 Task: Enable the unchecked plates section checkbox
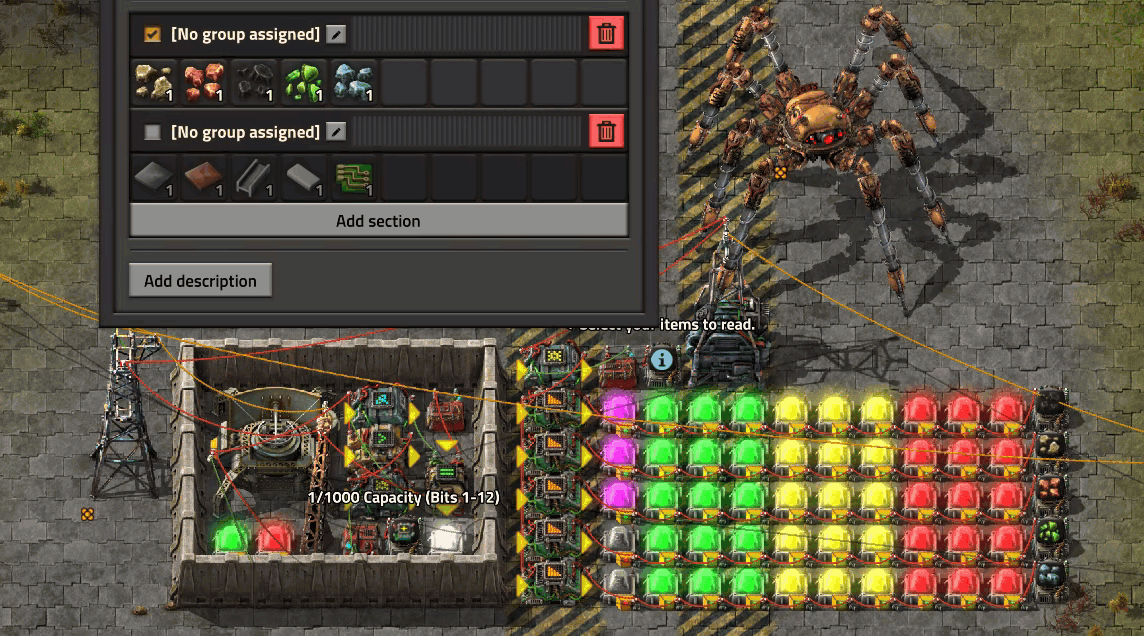pos(152,132)
